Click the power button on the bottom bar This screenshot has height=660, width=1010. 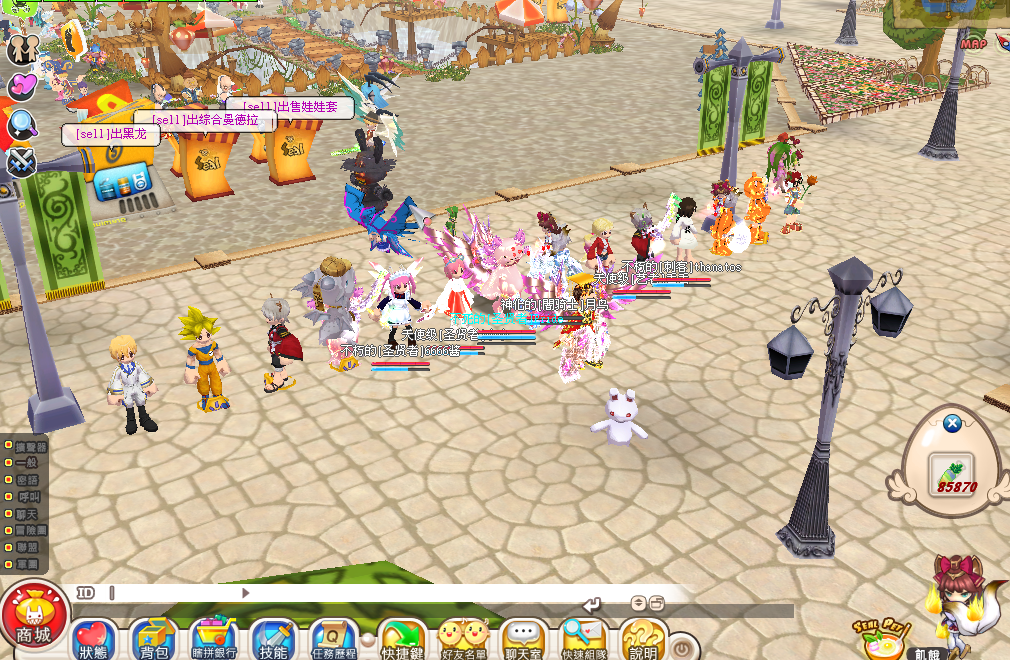click(x=682, y=647)
